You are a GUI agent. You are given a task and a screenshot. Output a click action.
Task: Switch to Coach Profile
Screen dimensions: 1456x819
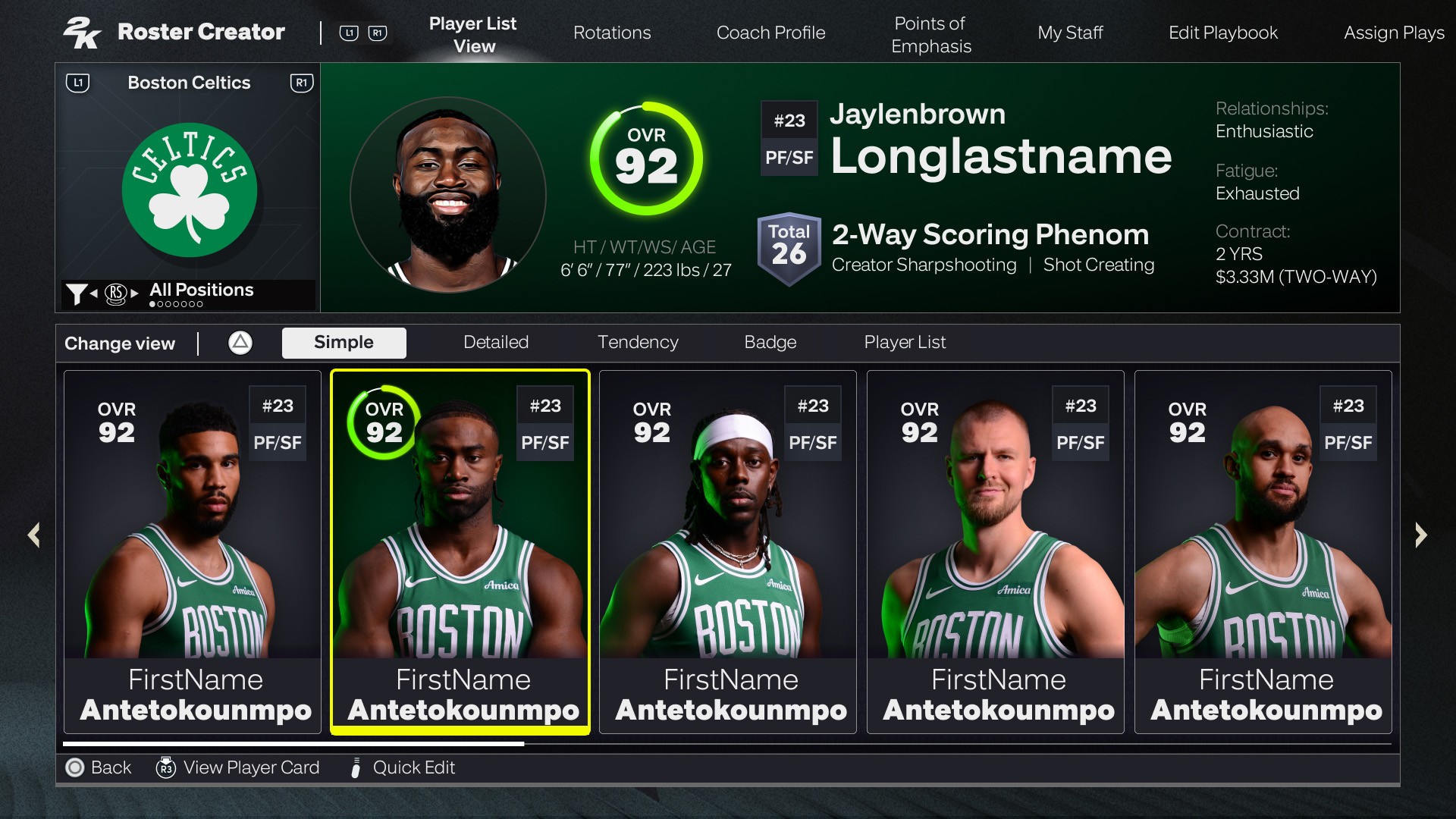pyautogui.click(x=770, y=33)
